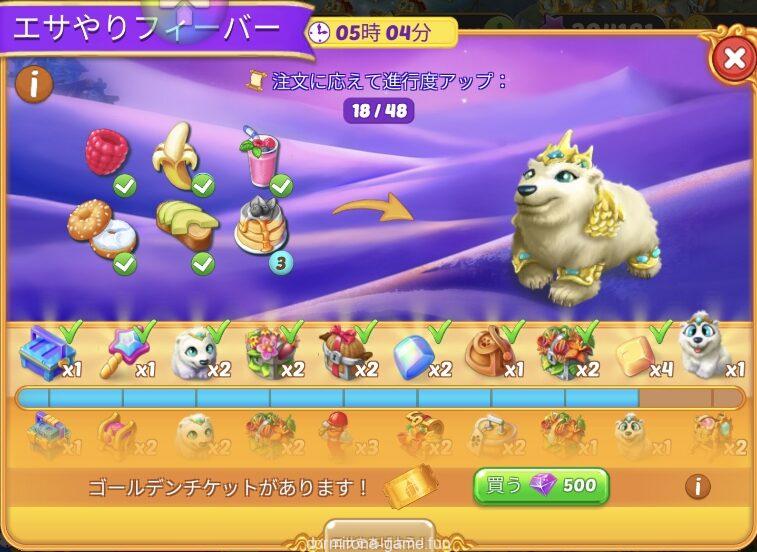The image size is (757, 552).
Task: Inspect the star wand reward
Action: (x=123, y=352)
